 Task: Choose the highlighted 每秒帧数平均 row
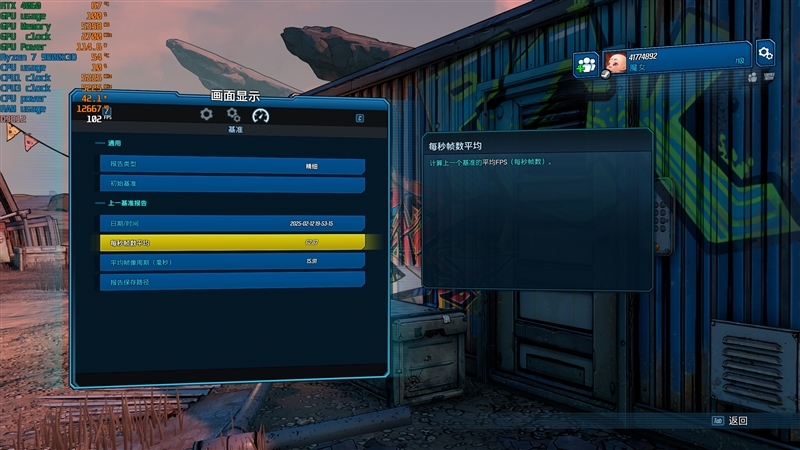pos(231,242)
